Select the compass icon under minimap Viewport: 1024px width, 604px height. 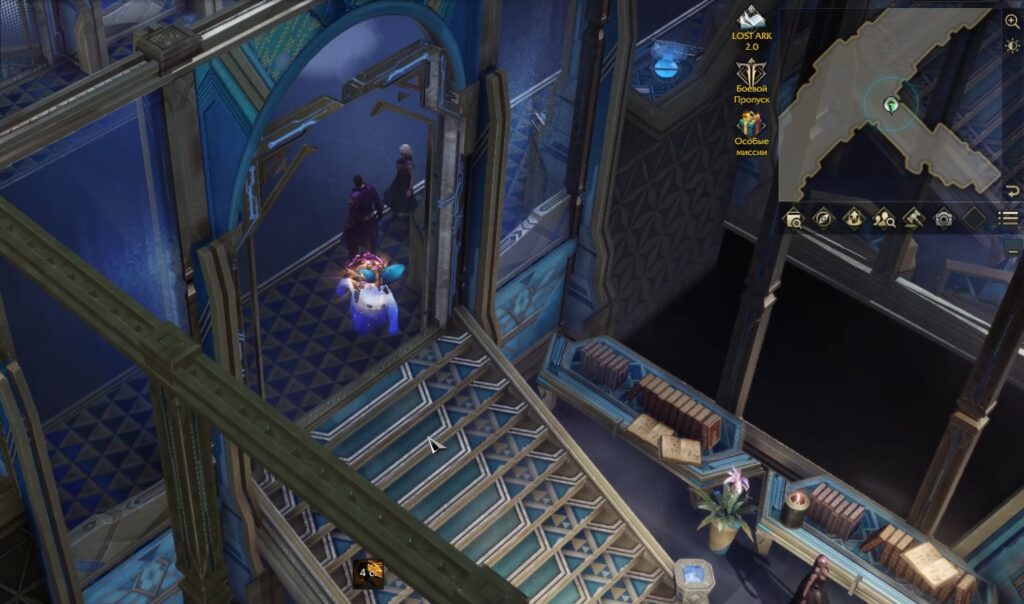coord(823,218)
